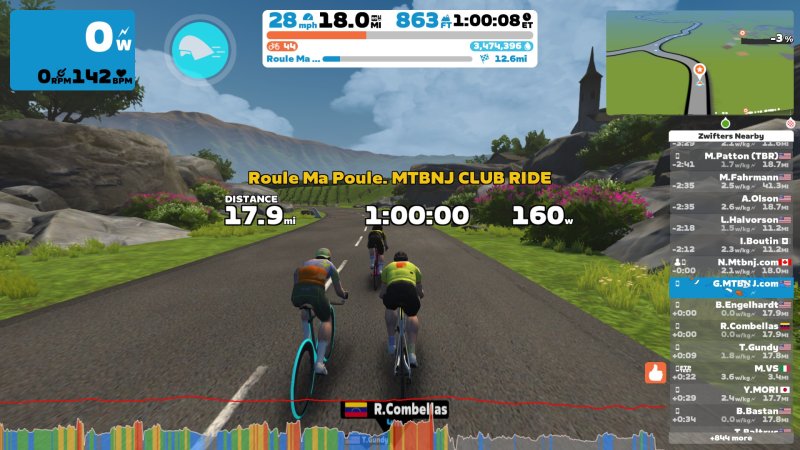Viewport: 800px width, 450px height.
Task: Click the R.Combellas name tag
Action: [396, 409]
